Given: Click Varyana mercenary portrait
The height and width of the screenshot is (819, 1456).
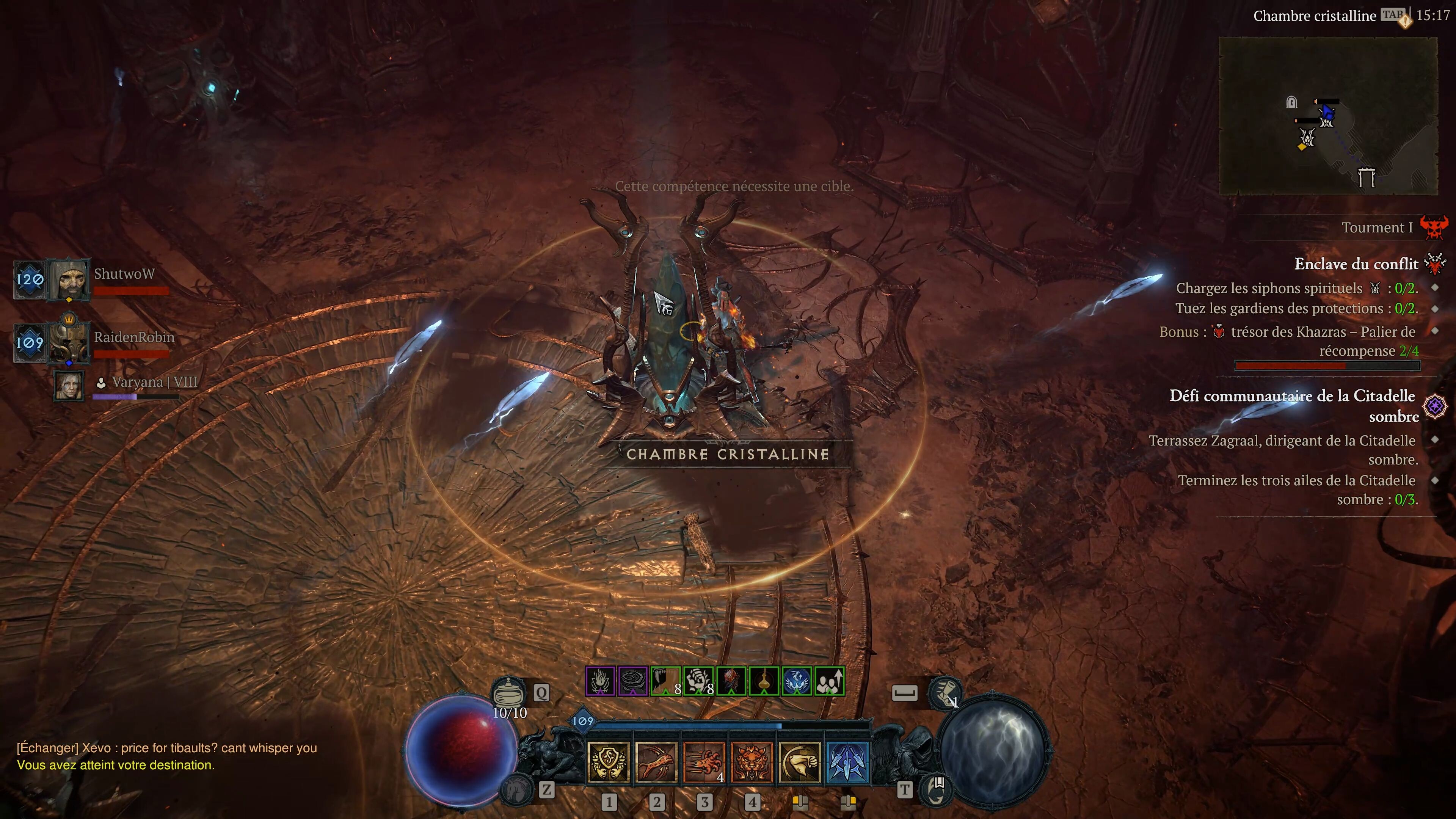Looking at the screenshot, I should pos(69,386).
